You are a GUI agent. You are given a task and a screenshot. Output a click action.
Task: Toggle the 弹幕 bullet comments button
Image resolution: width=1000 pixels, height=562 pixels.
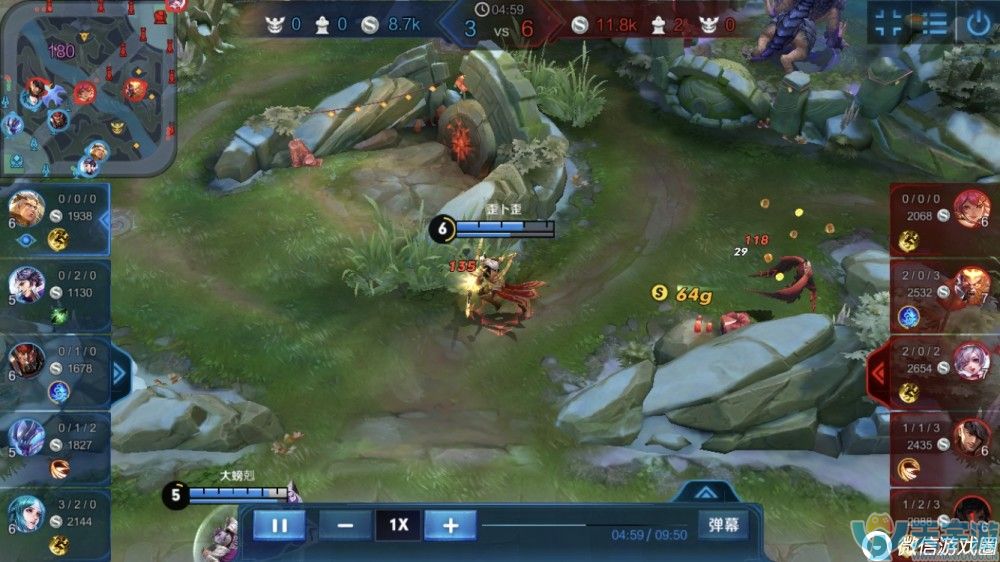(x=724, y=525)
